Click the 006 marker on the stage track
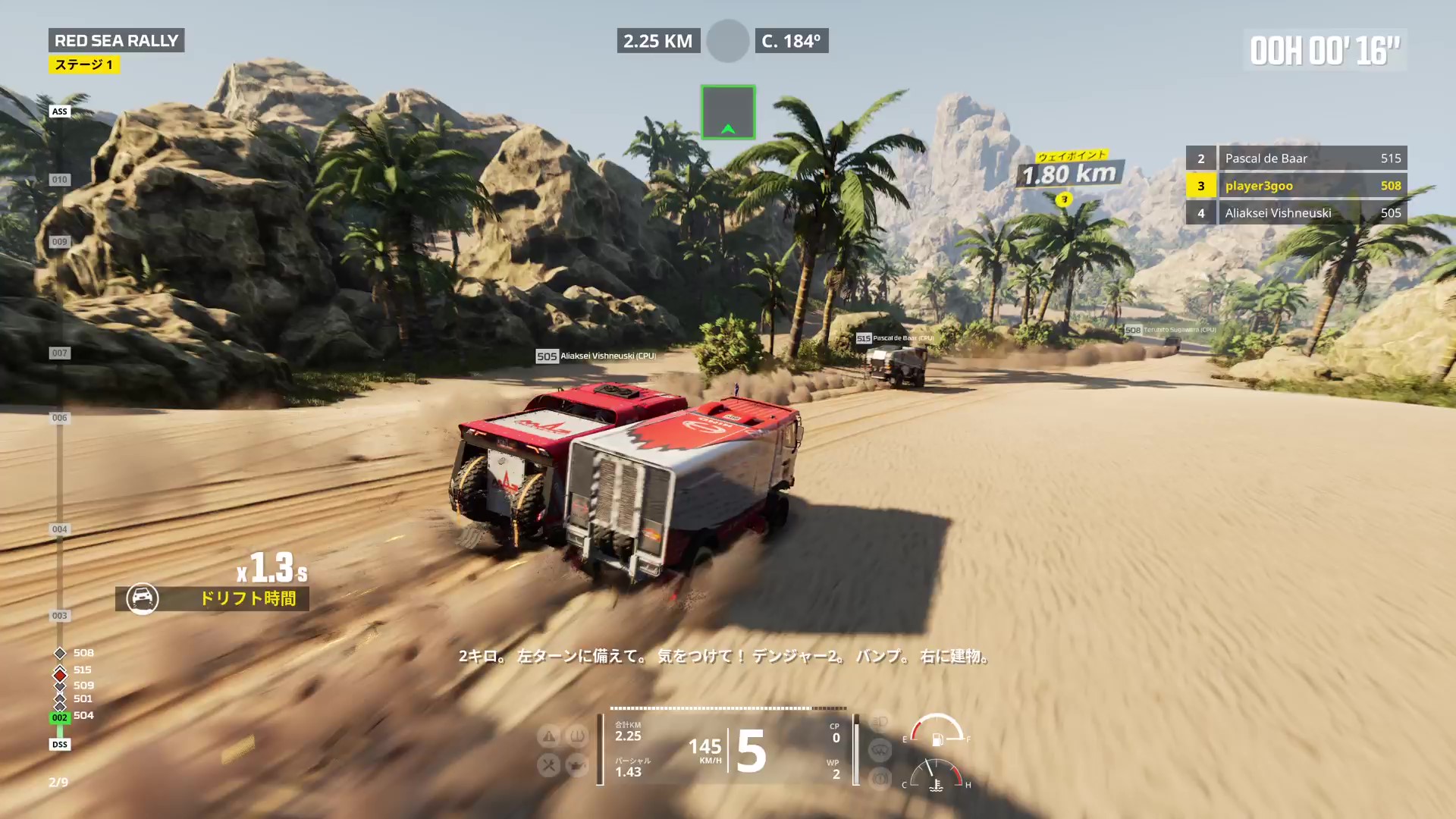The height and width of the screenshot is (819, 1456). tap(59, 418)
